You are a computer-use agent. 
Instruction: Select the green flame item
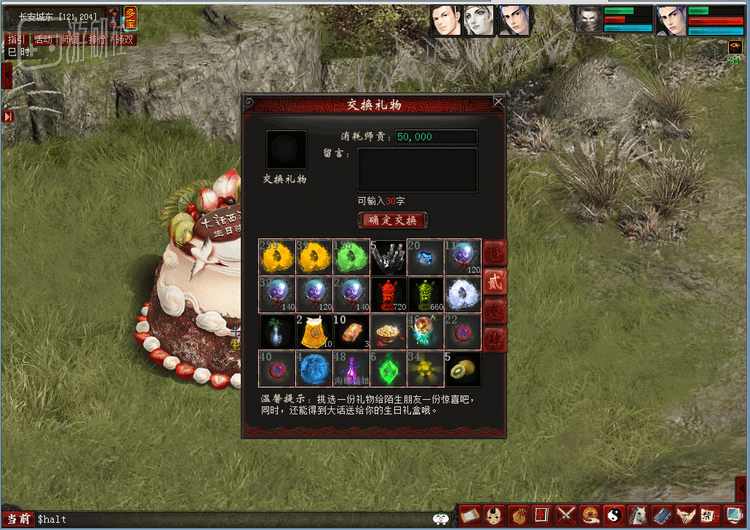pyautogui.click(x=349, y=257)
